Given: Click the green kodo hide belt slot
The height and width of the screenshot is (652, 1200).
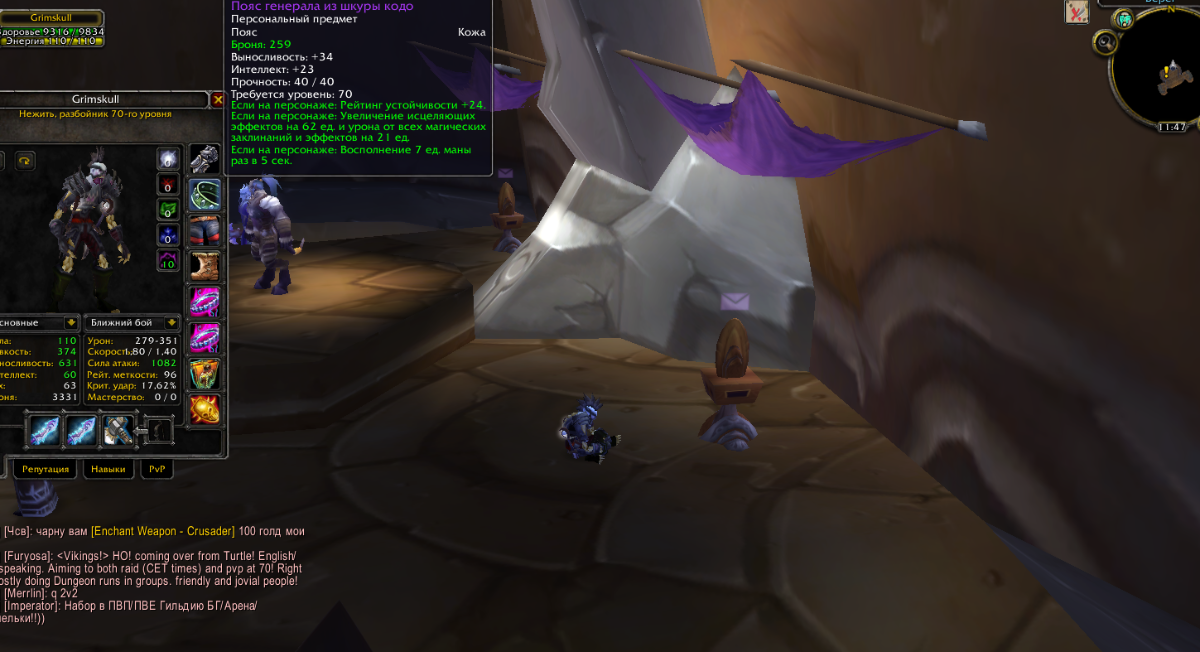Looking at the screenshot, I should point(204,194).
